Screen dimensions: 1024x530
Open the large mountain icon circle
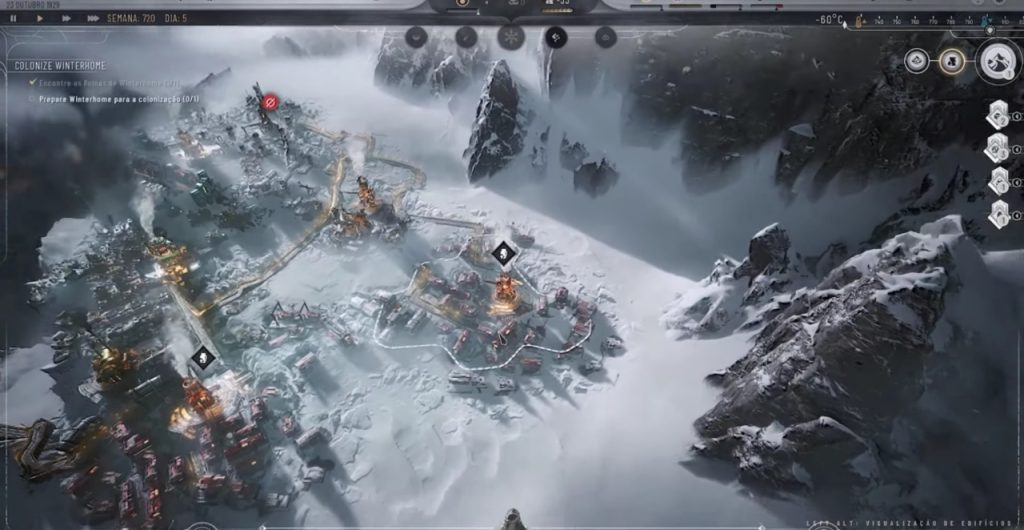tap(997, 62)
